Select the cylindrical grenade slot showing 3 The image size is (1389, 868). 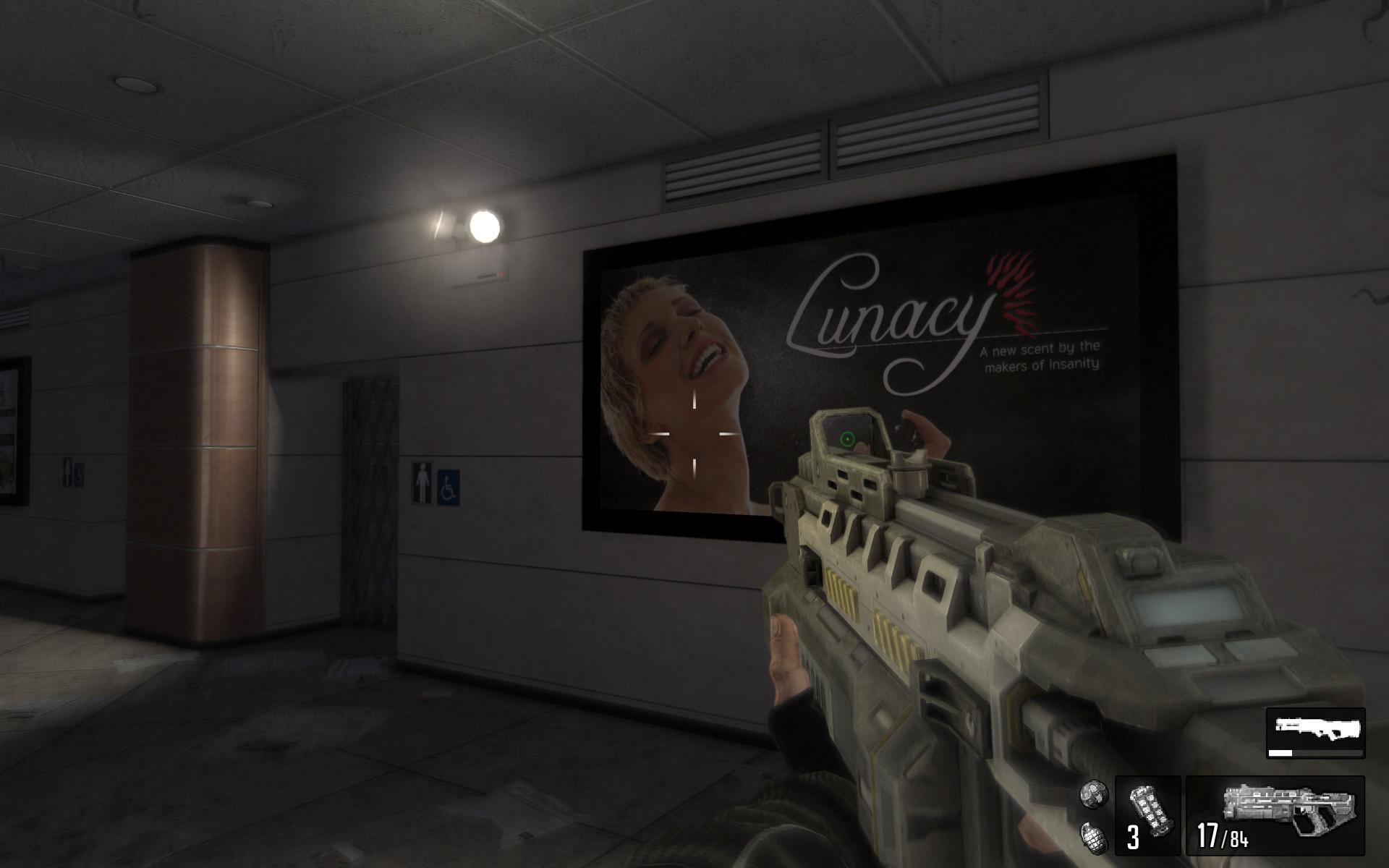[x=1148, y=815]
